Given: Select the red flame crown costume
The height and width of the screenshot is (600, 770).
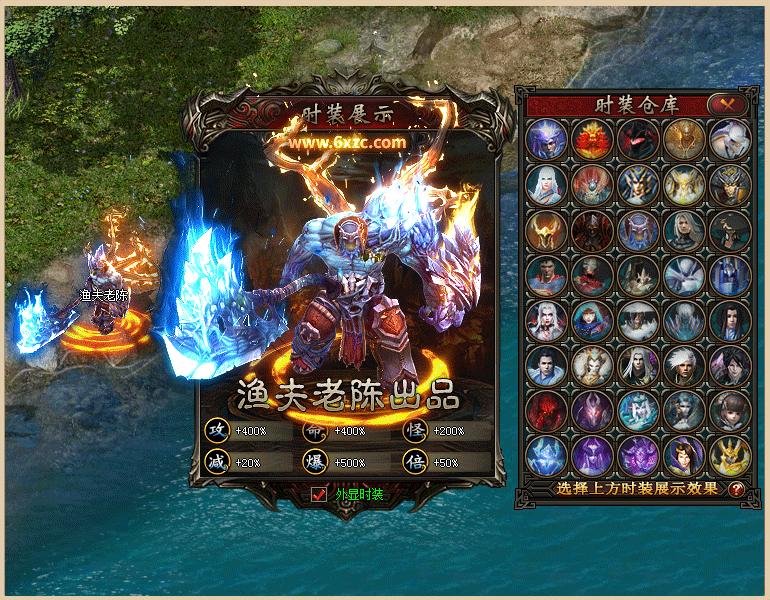Looking at the screenshot, I should pos(593,140).
